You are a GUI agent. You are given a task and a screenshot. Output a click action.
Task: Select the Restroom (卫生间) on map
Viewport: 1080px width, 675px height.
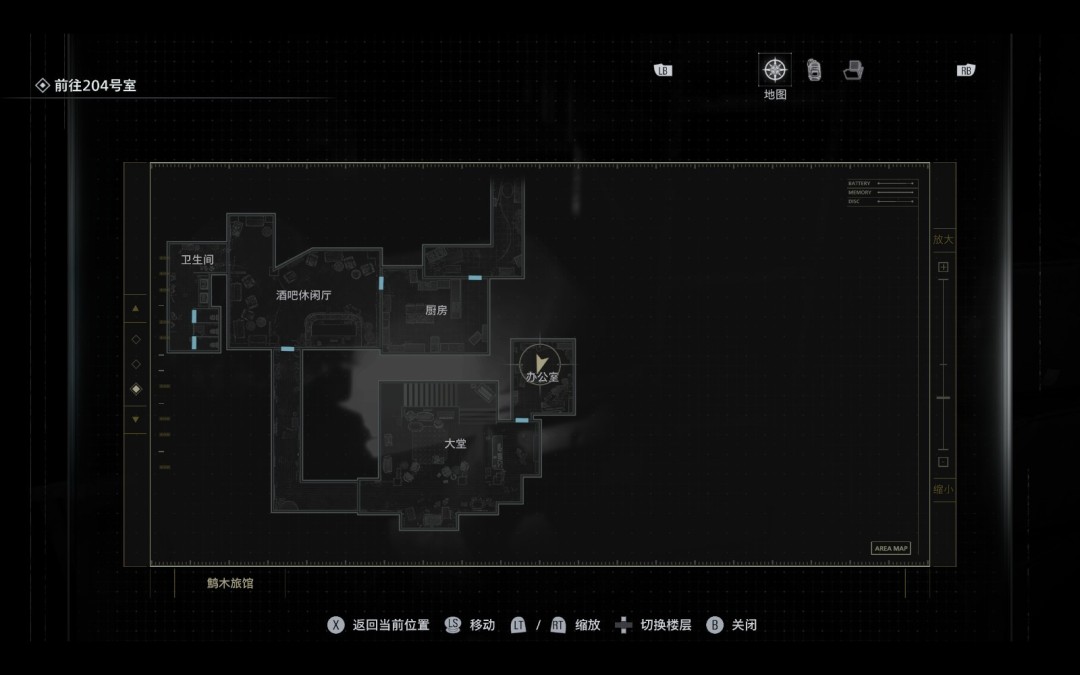tap(197, 260)
